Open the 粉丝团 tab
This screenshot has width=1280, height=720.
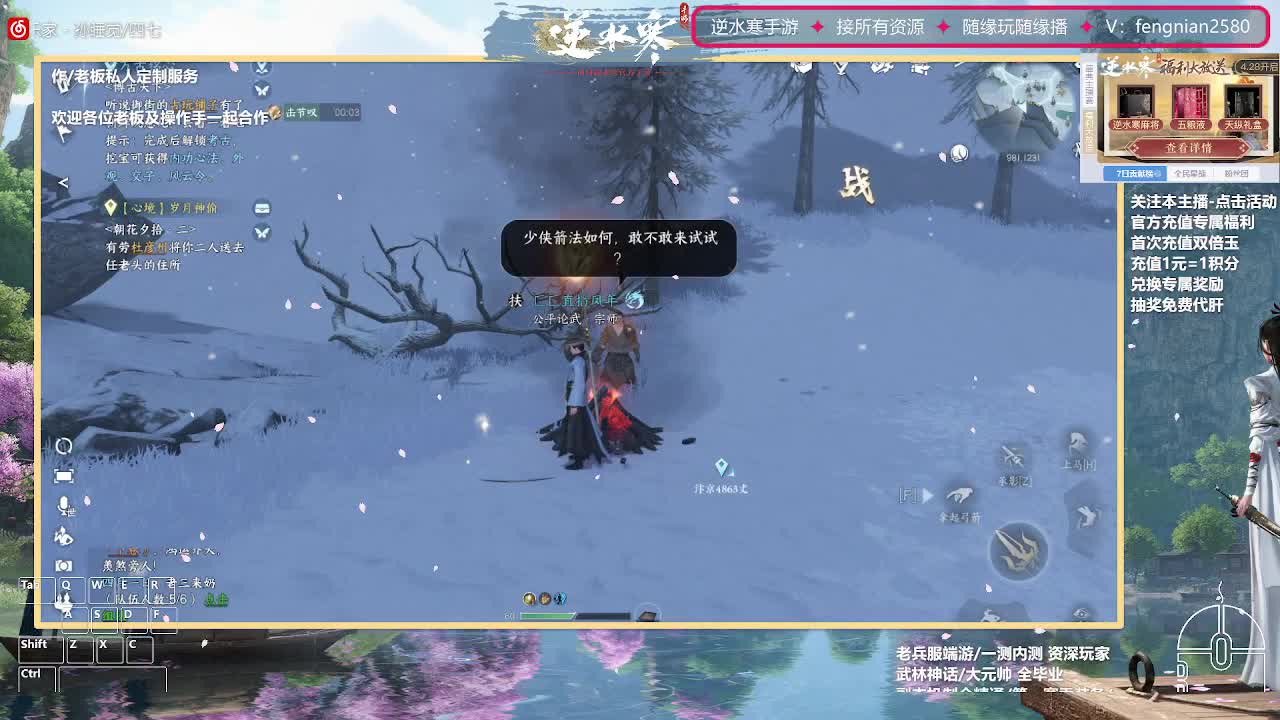1237,173
